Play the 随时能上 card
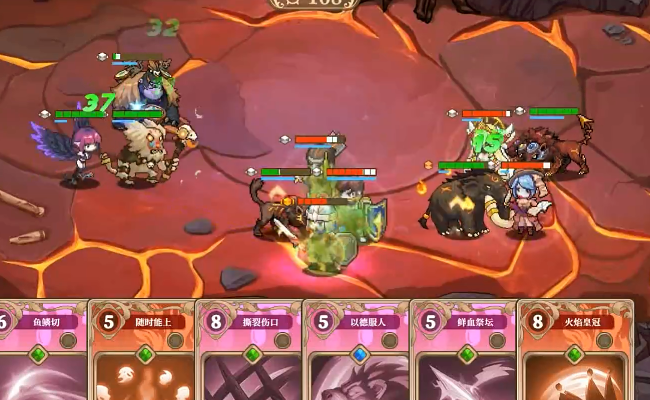650x400 pixels. point(141,355)
